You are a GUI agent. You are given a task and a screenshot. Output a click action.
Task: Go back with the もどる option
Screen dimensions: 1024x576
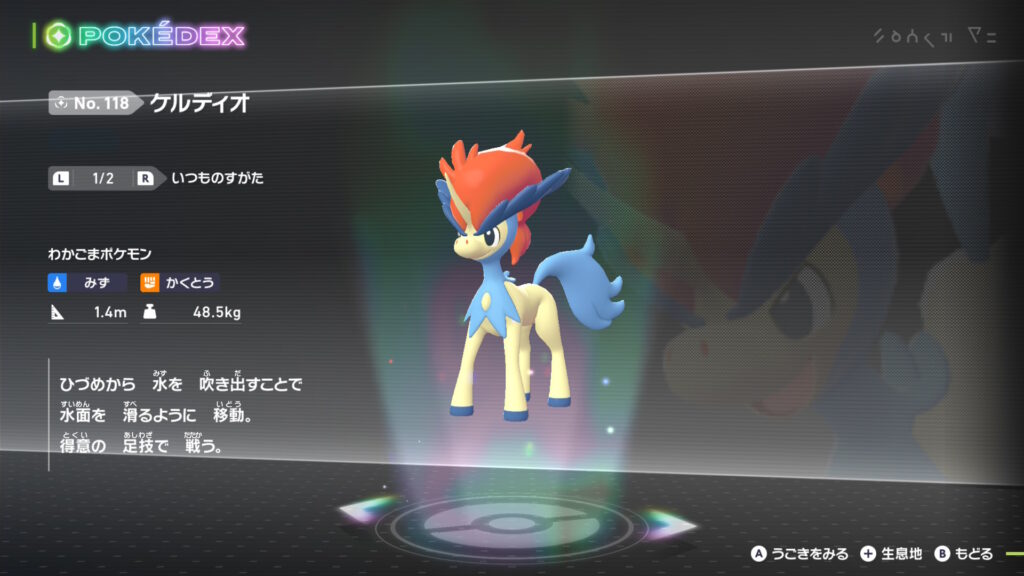point(965,553)
